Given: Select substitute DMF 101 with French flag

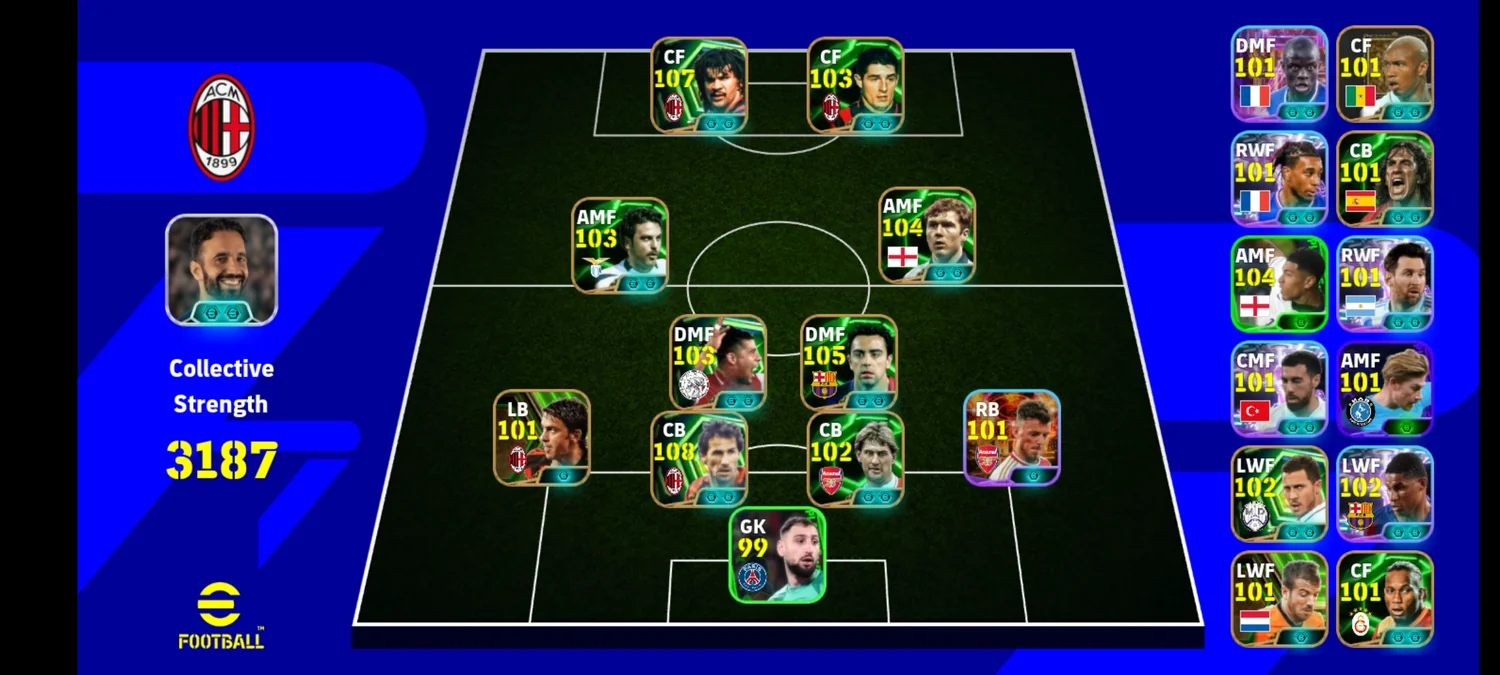Looking at the screenshot, I should tap(1279, 74).
